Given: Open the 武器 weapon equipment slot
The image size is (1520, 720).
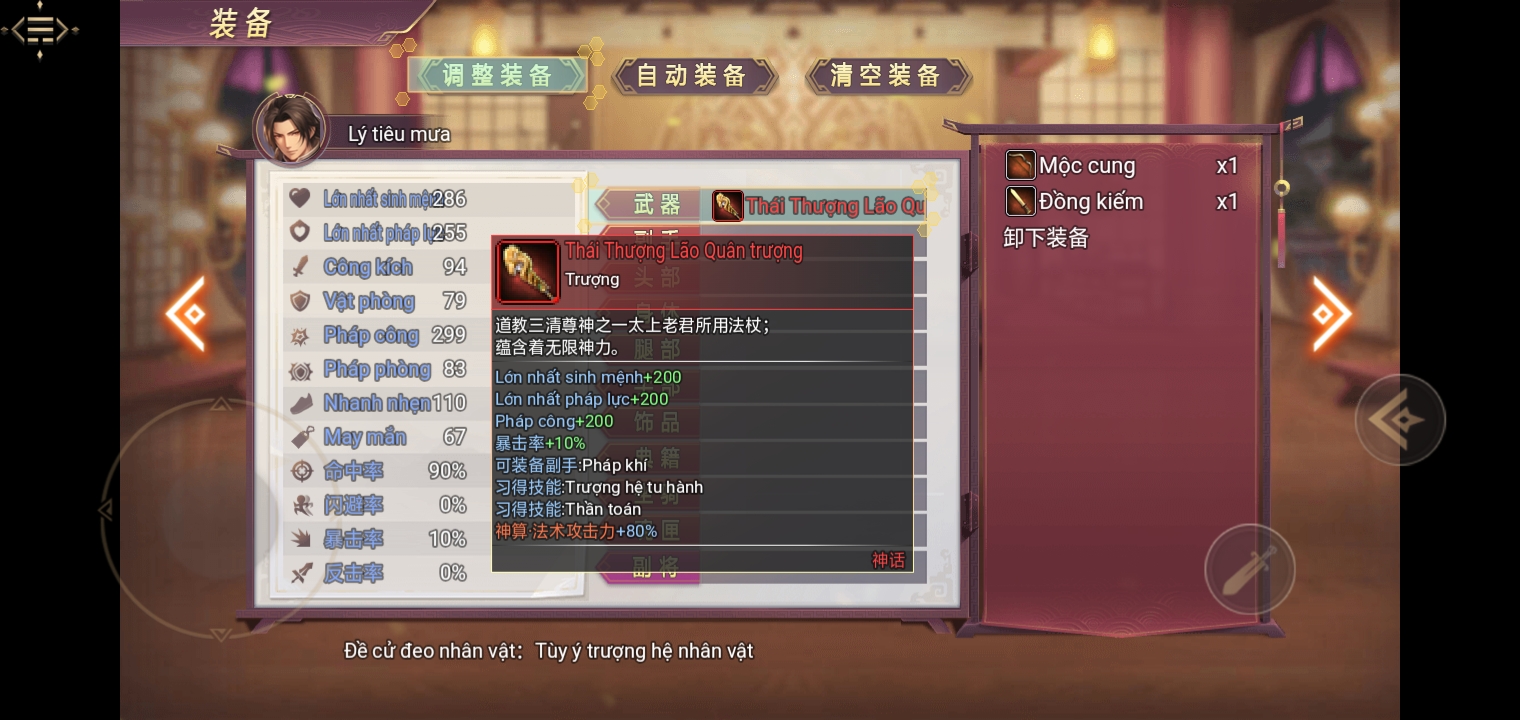Looking at the screenshot, I should pos(657,205).
